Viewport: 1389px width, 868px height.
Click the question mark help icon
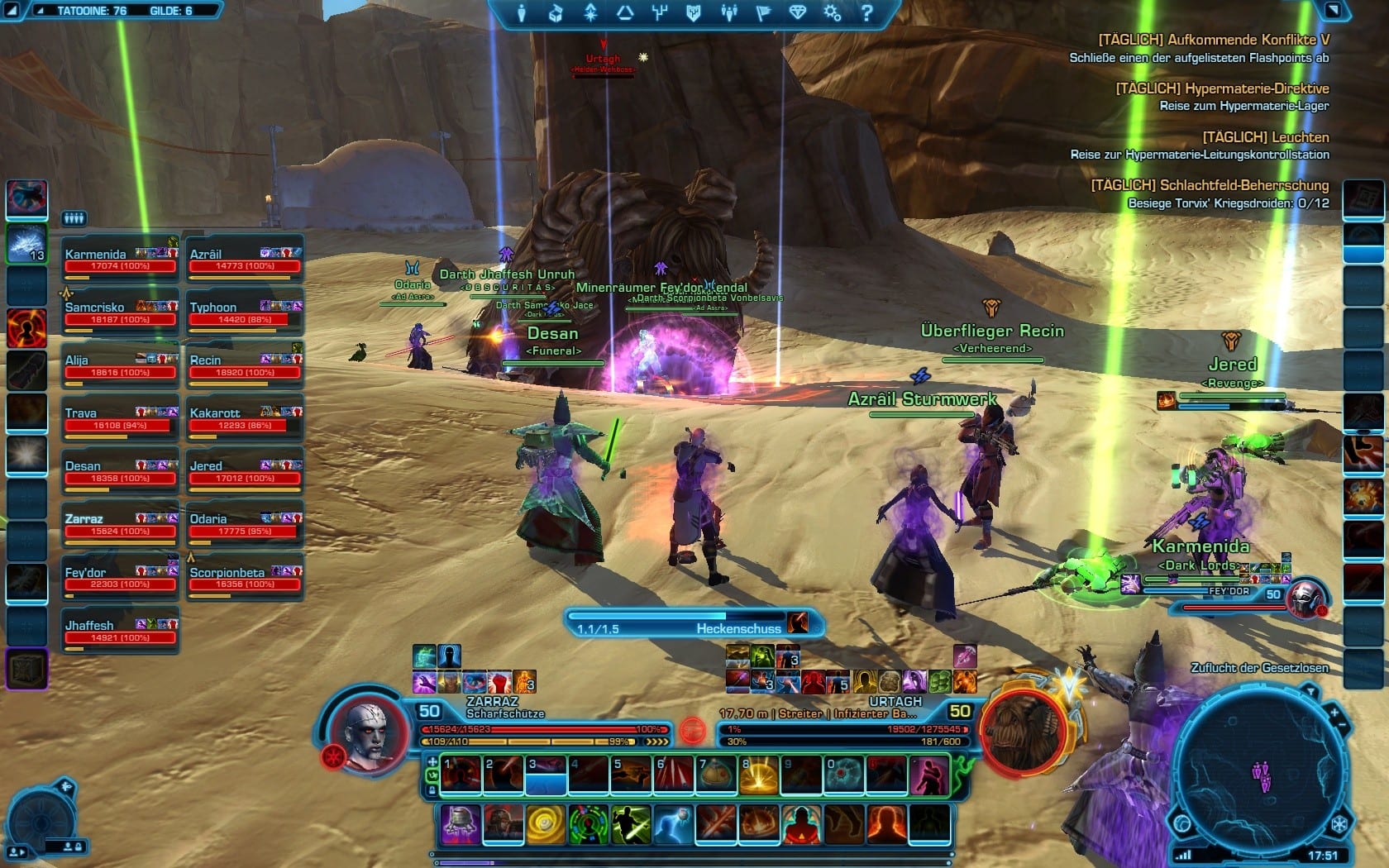[x=866, y=13]
